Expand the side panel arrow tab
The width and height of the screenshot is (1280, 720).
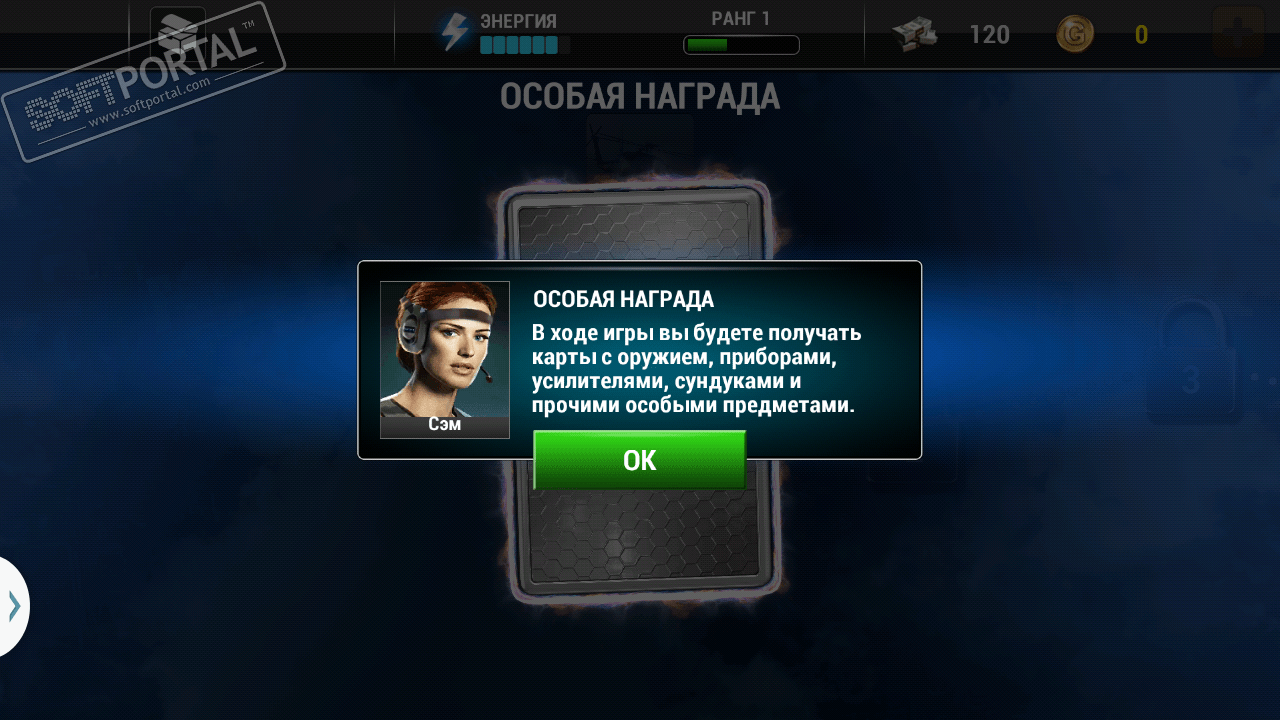point(13,606)
